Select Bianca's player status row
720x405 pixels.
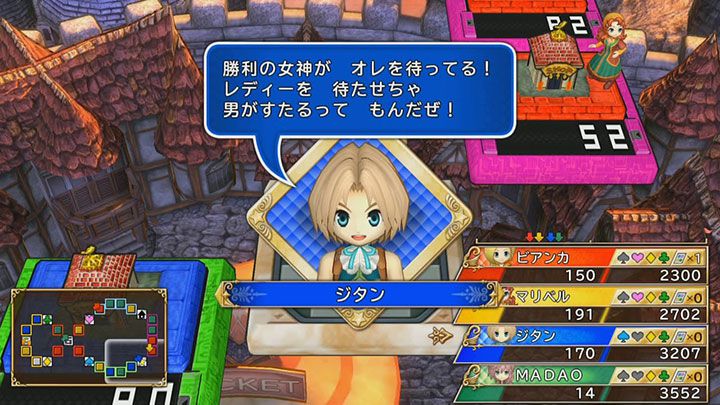590,264
